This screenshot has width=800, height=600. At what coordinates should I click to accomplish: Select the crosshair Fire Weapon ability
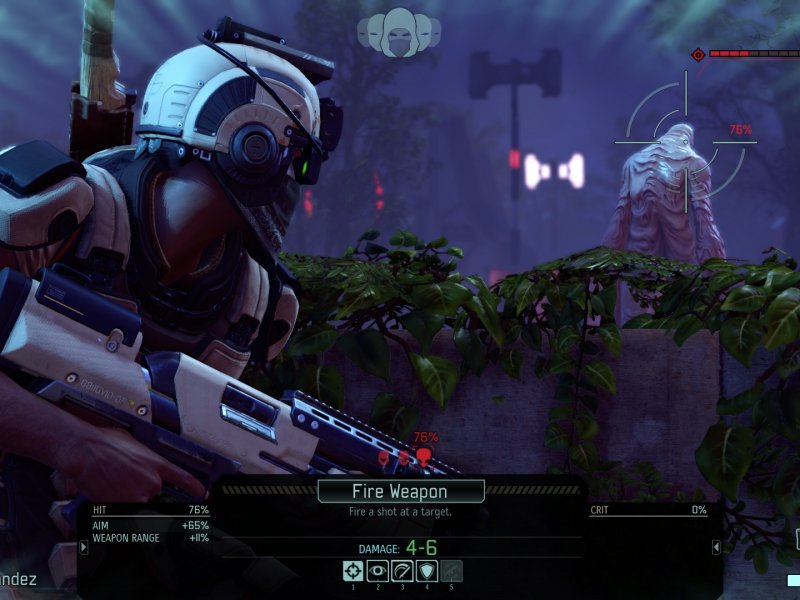tap(353, 571)
